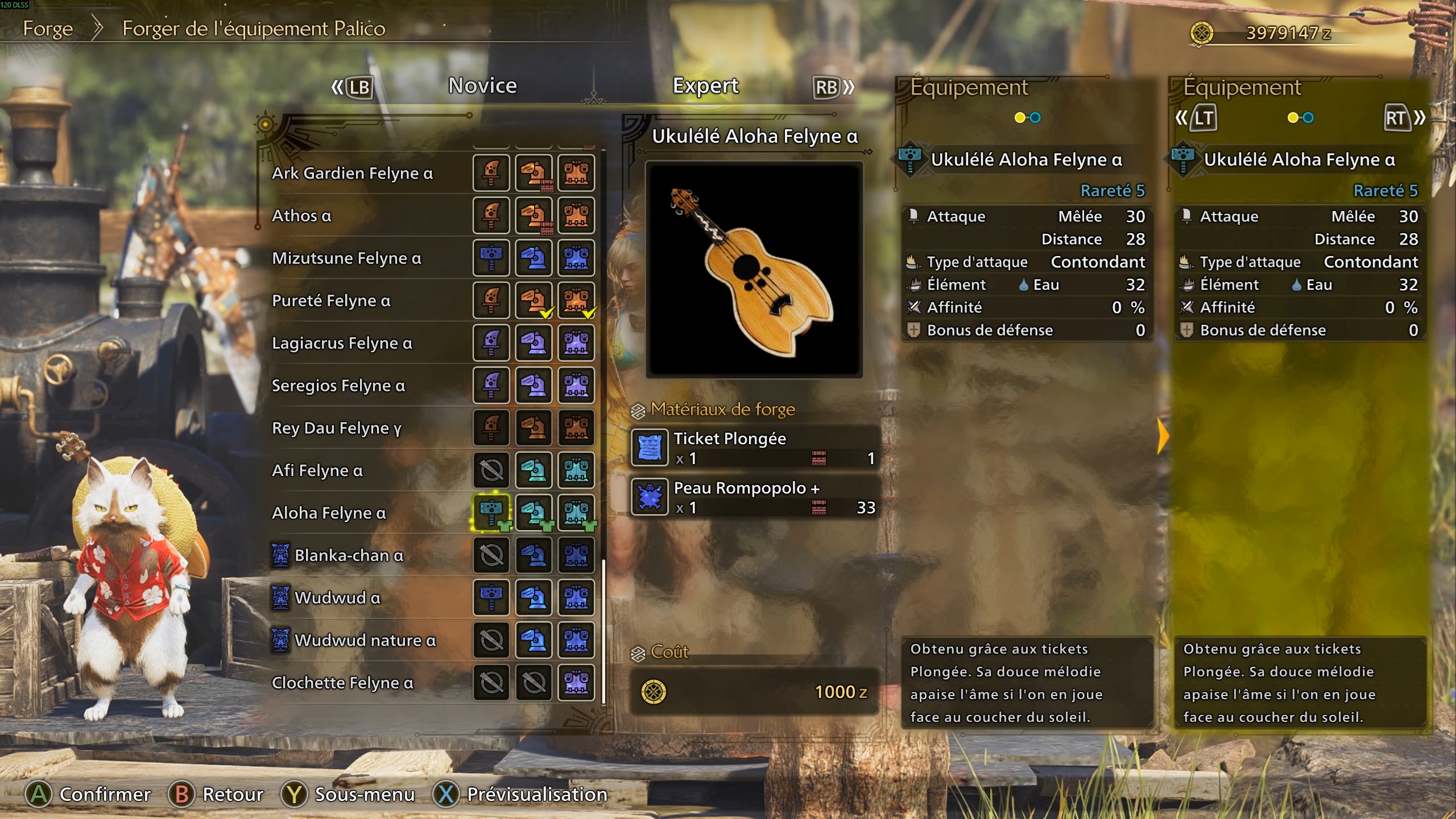
Task: Open the Forge breadcrumb in the header
Action: pyautogui.click(x=48, y=28)
